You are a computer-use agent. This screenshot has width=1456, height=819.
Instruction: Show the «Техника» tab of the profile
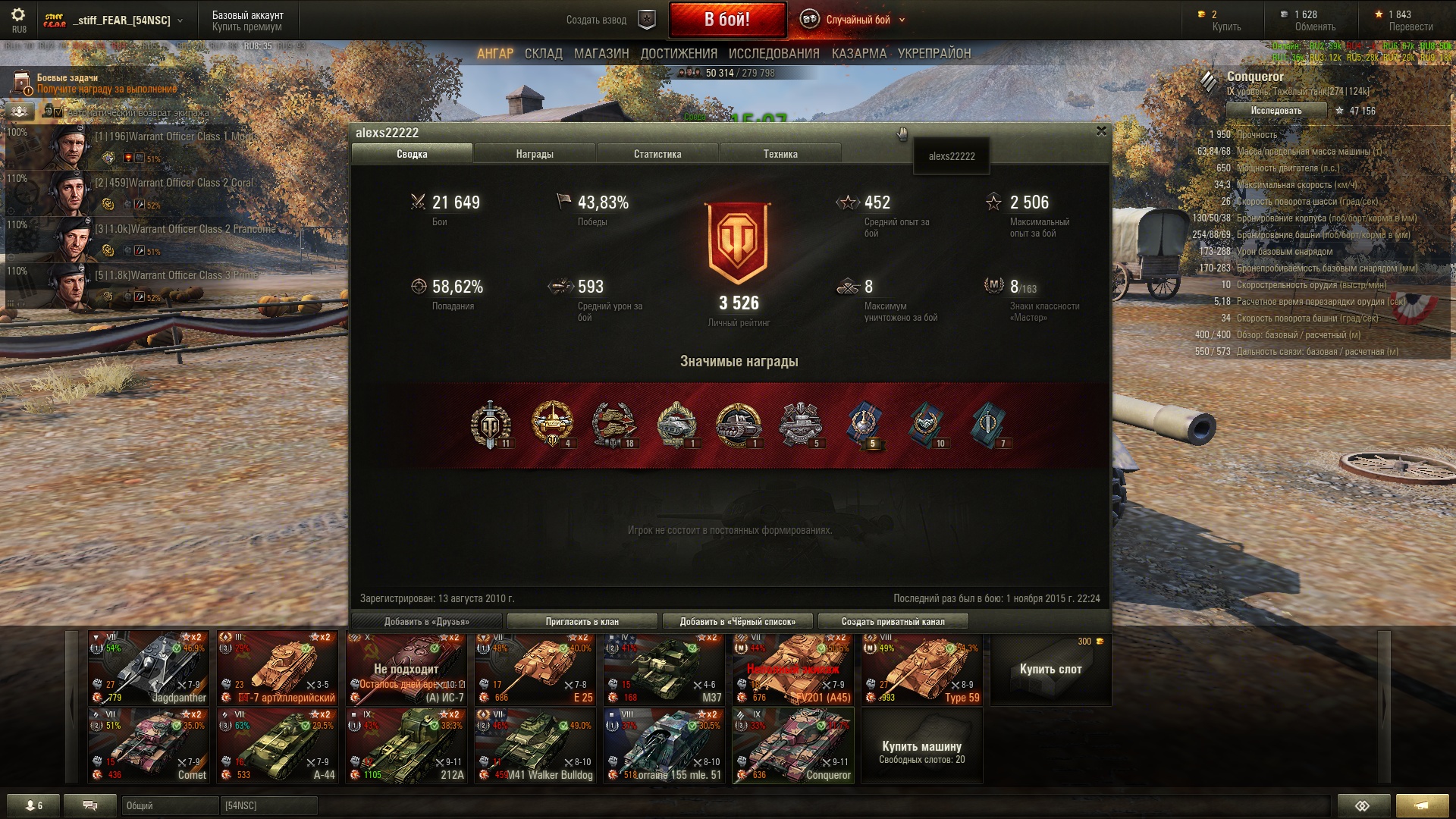point(780,154)
